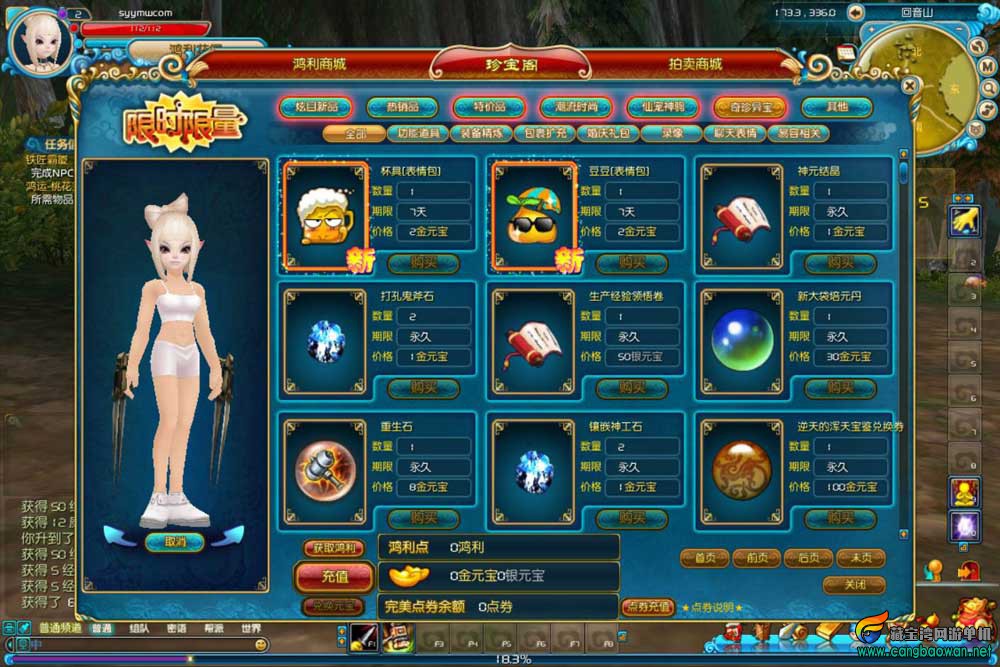This screenshot has height=667, width=1000.
Task: Switch to the 鸿利商城 shop tab
Action: 319,63
